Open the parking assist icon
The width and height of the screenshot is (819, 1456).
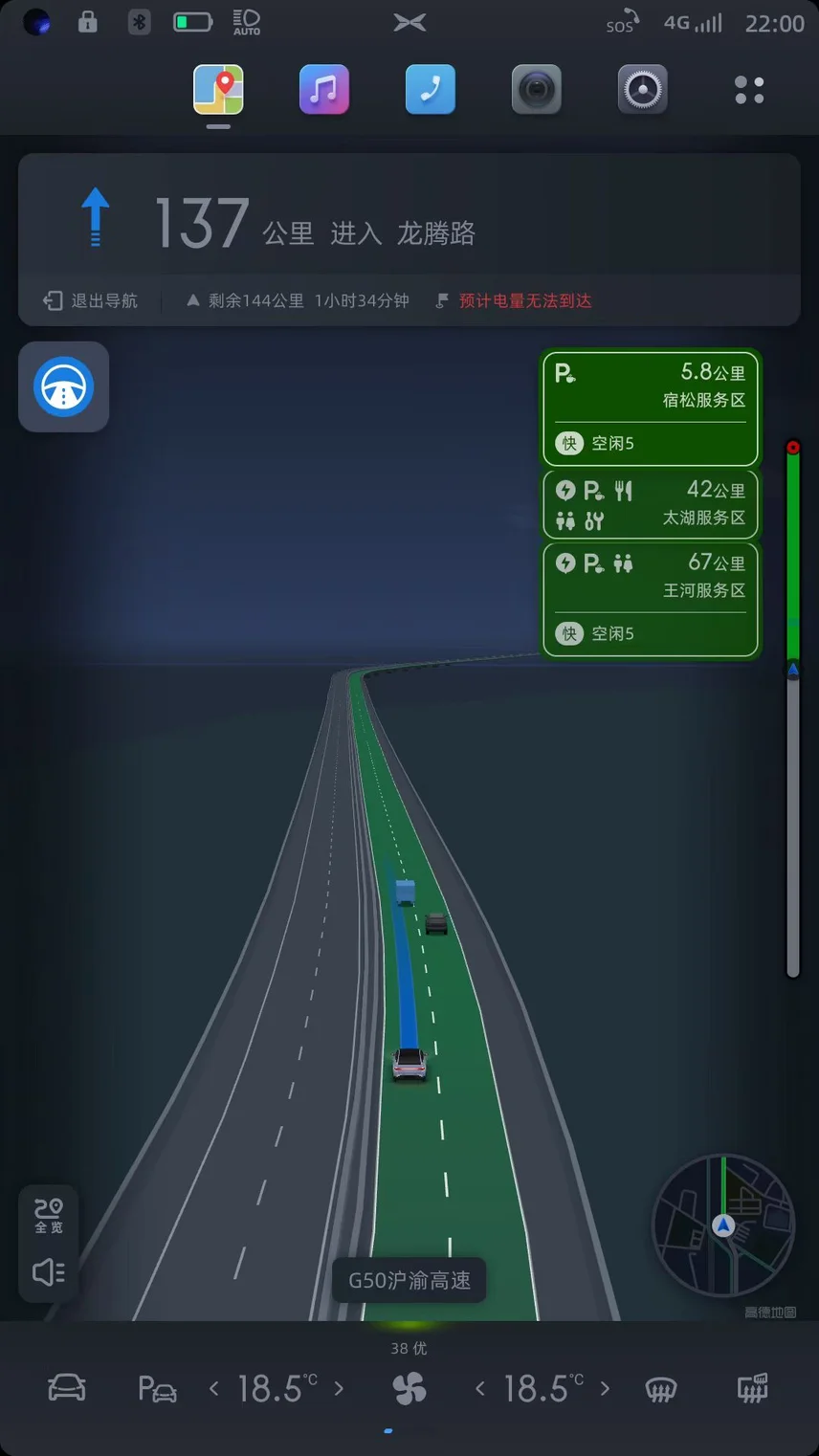pos(157,1388)
